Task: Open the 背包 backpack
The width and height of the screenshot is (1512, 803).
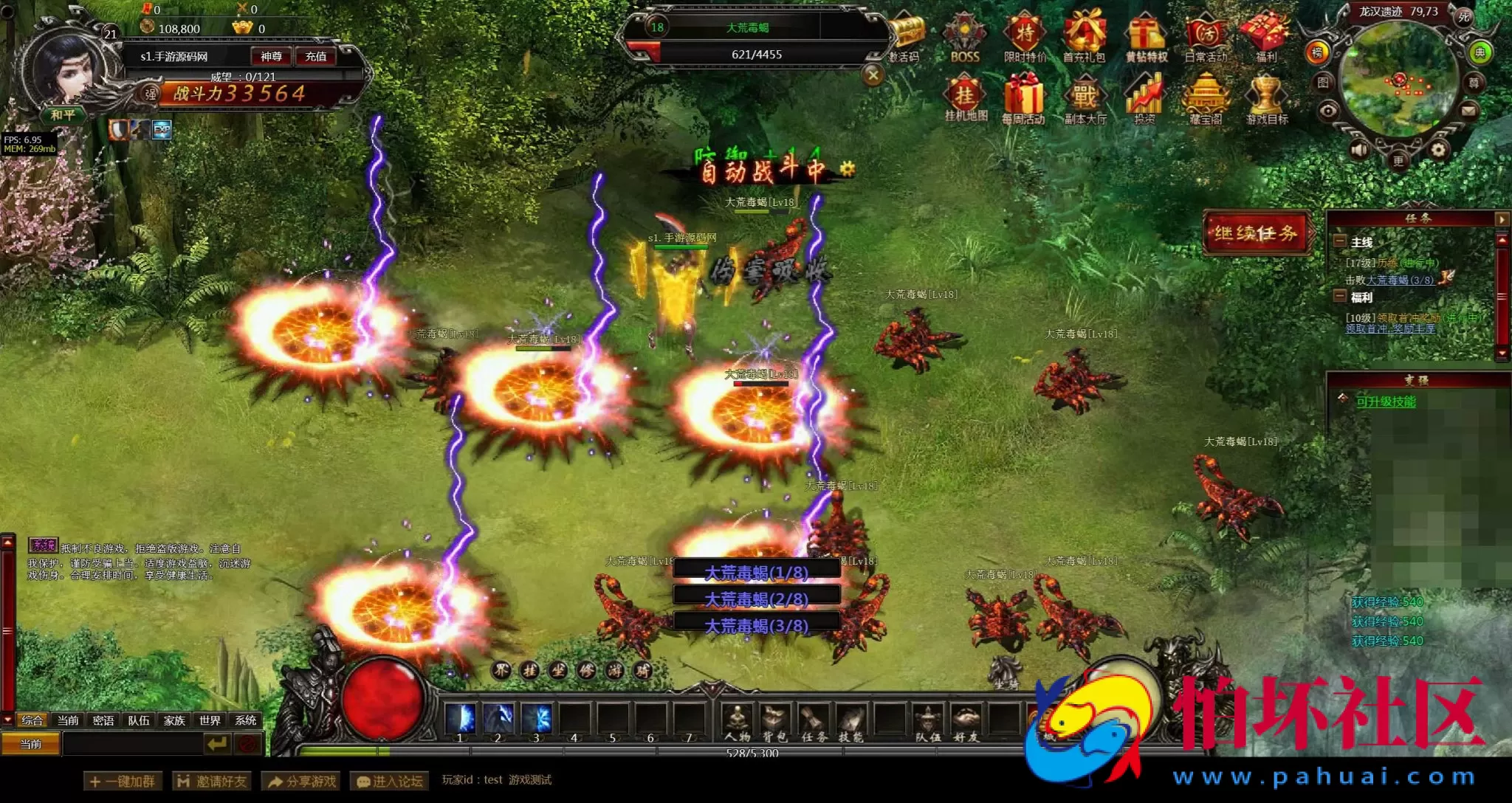Action: pos(774,722)
